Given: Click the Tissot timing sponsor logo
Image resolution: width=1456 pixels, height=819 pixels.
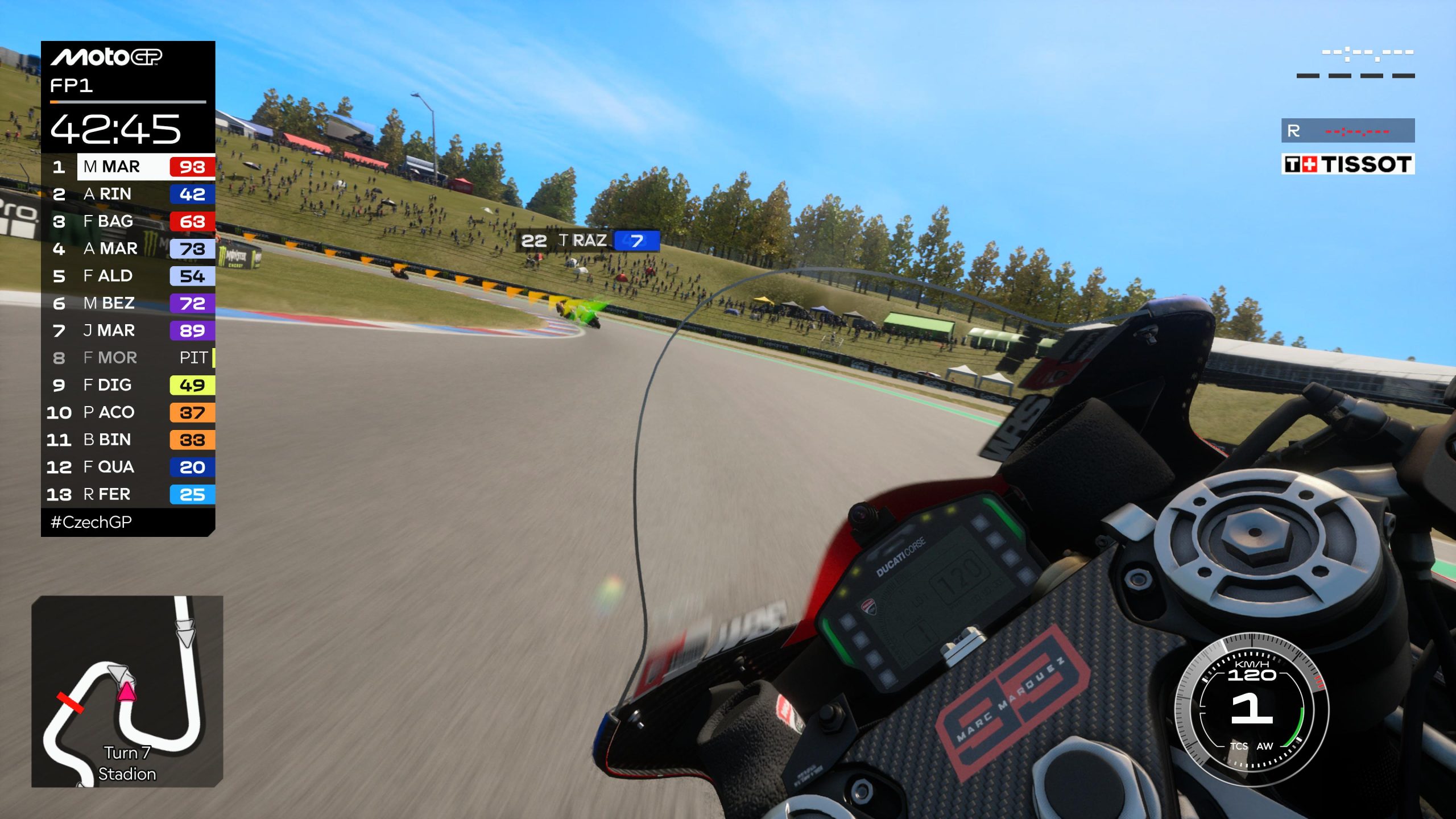Looking at the screenshot, I should click(1347, 164).
